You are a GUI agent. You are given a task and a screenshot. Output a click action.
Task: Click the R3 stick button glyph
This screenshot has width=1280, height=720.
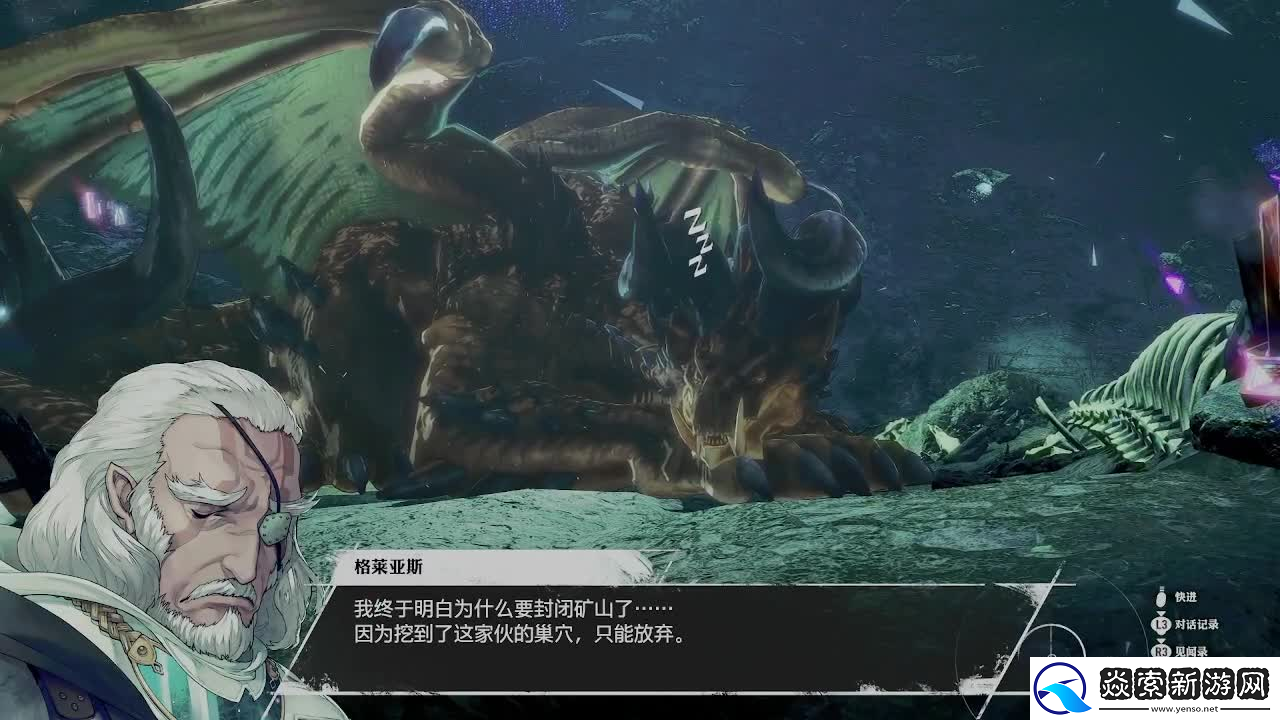1160,651
